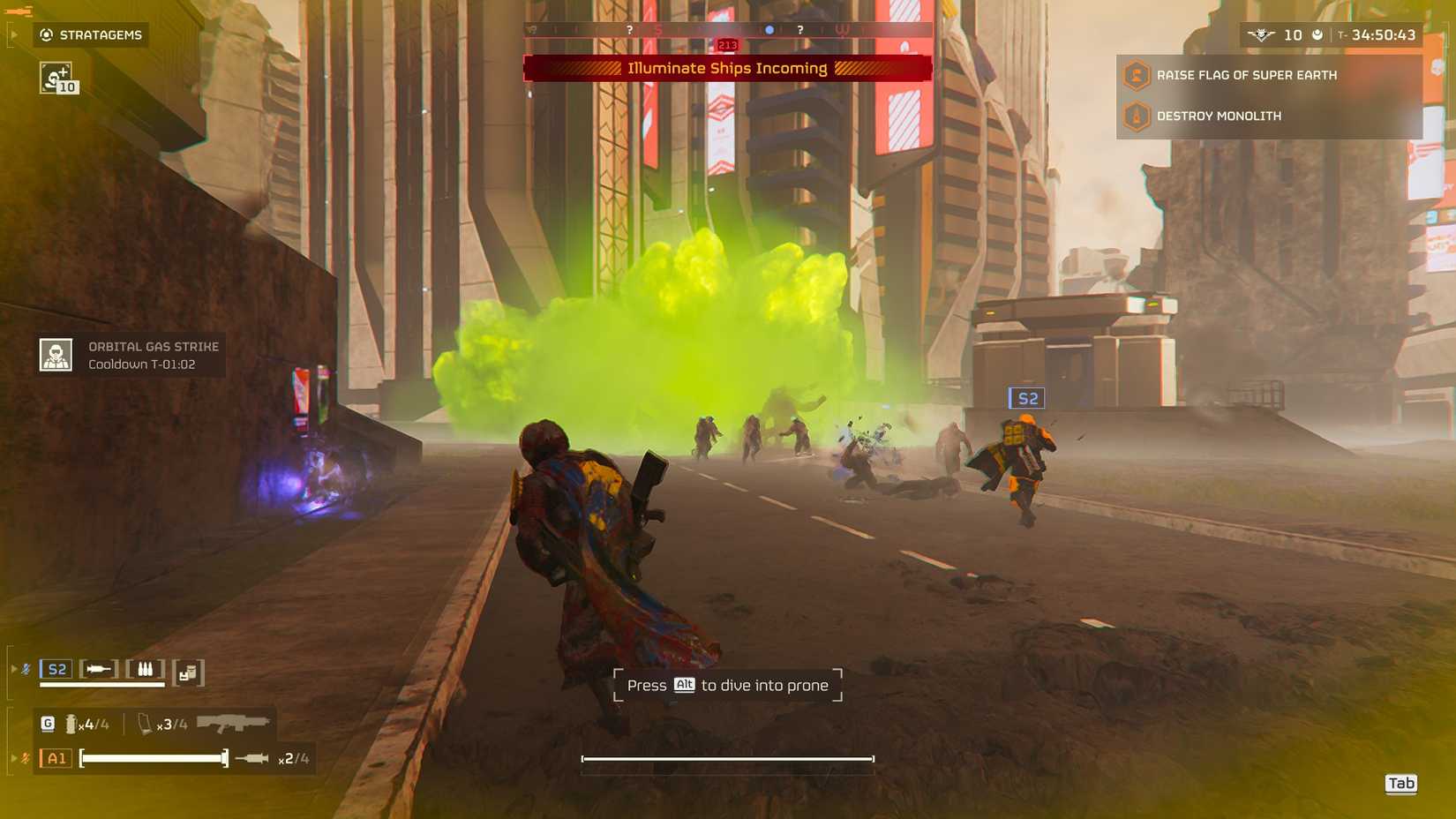Toggle your A1 microphone icon
The height and width of the screenshot is (819, 1456).
click(25, 757)
